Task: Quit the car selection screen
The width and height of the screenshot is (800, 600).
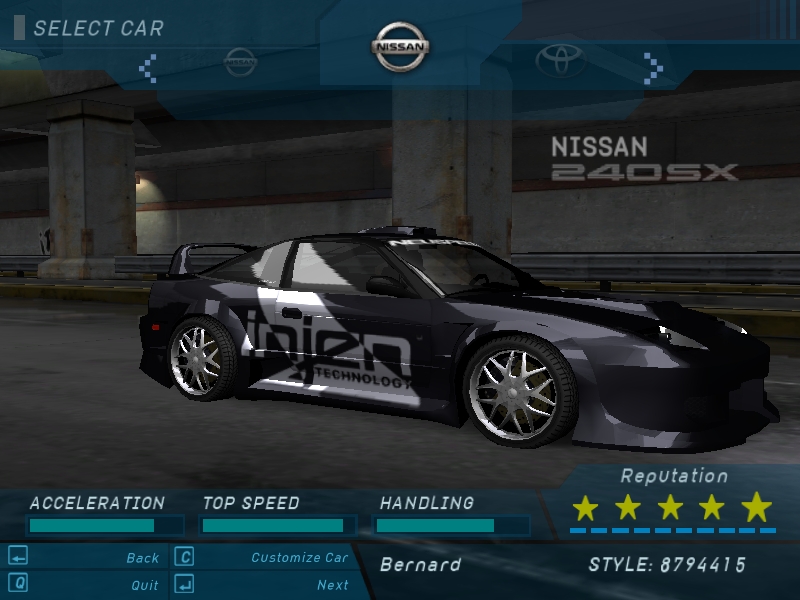Action: (144, 585)
